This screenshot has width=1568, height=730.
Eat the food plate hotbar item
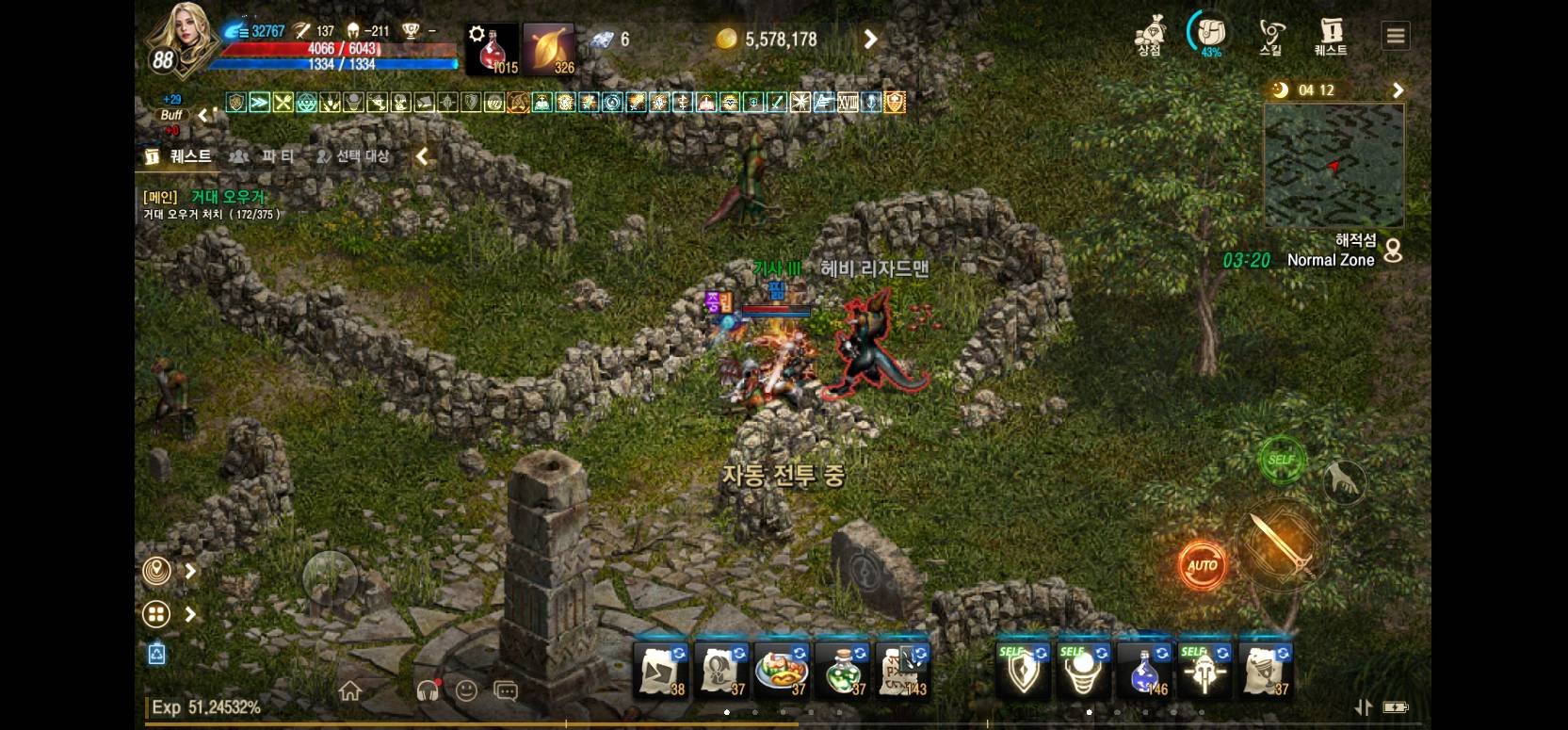(x=781, y=671)
